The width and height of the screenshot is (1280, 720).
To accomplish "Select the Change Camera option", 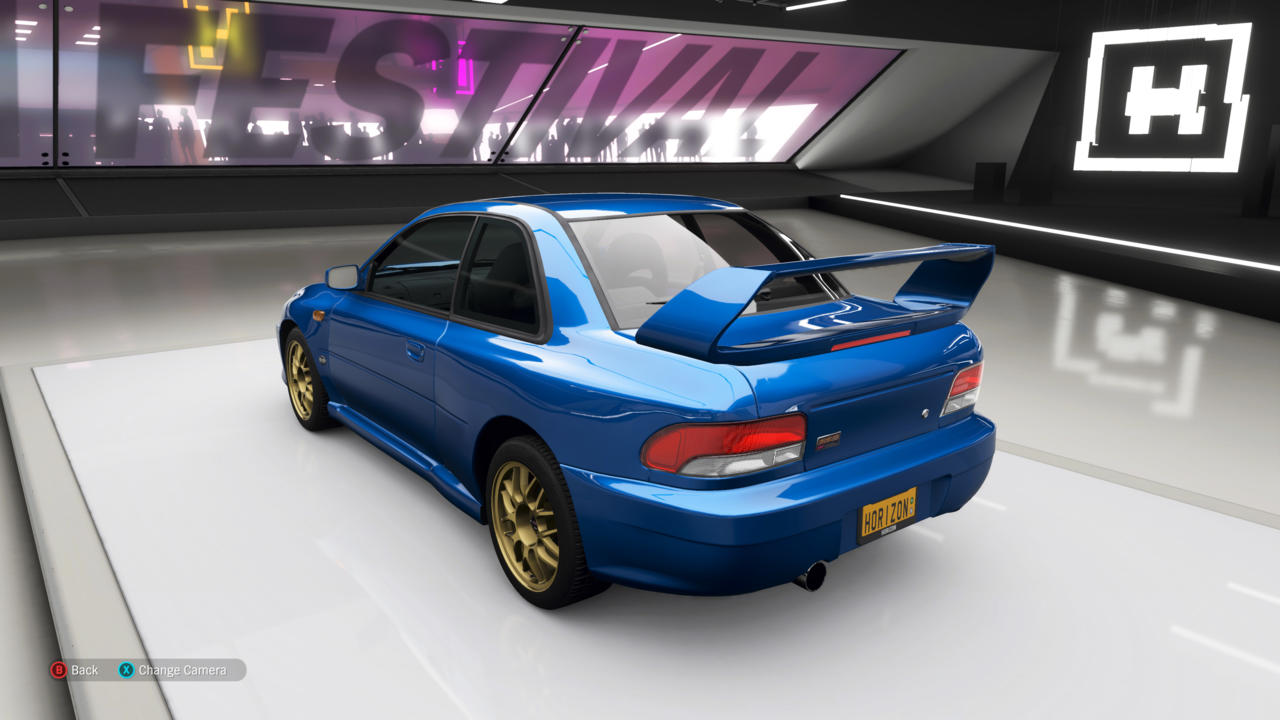I will click(x=173, y=670).
